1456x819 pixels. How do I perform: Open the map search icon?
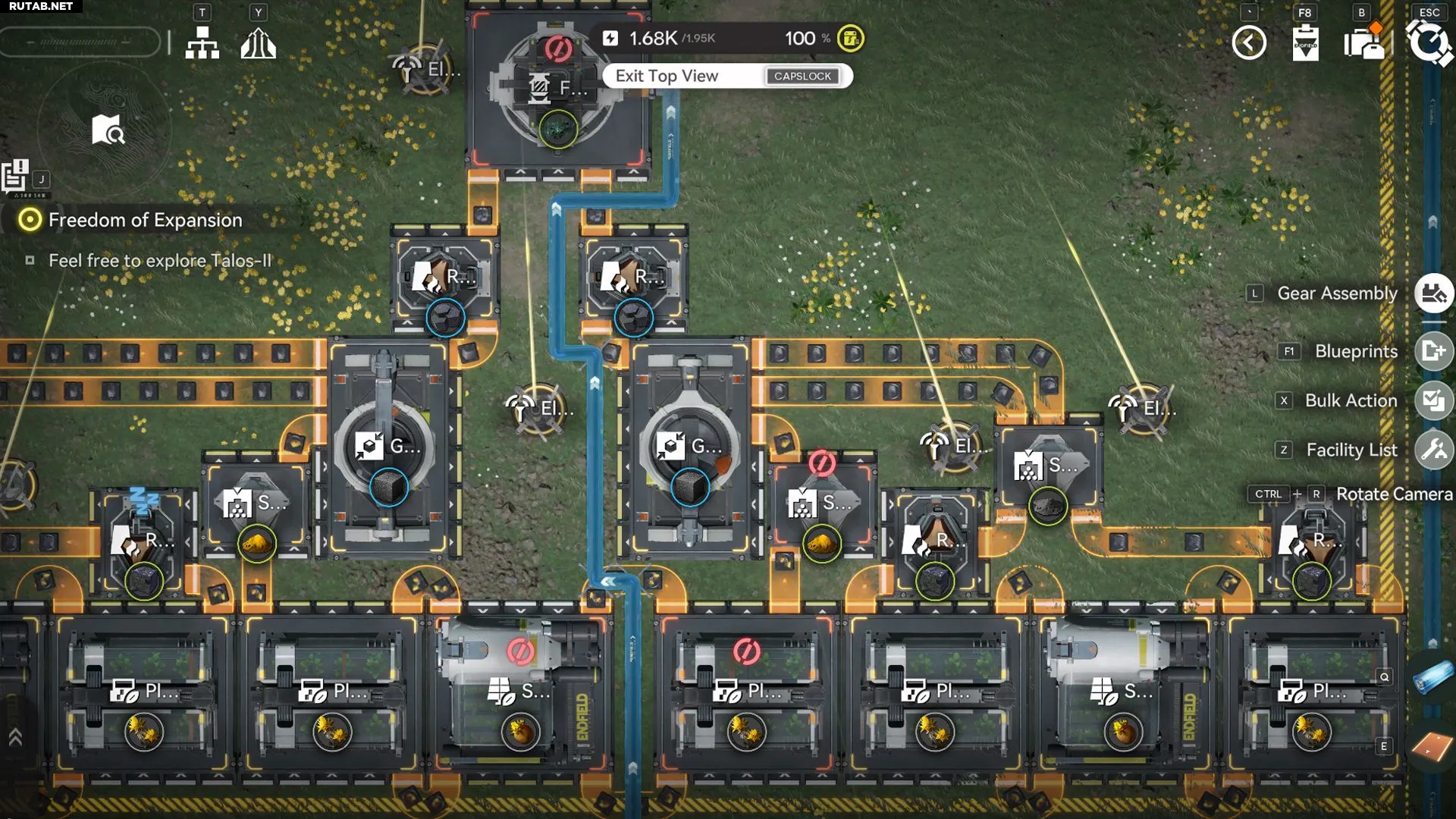[x=108, y=130]
